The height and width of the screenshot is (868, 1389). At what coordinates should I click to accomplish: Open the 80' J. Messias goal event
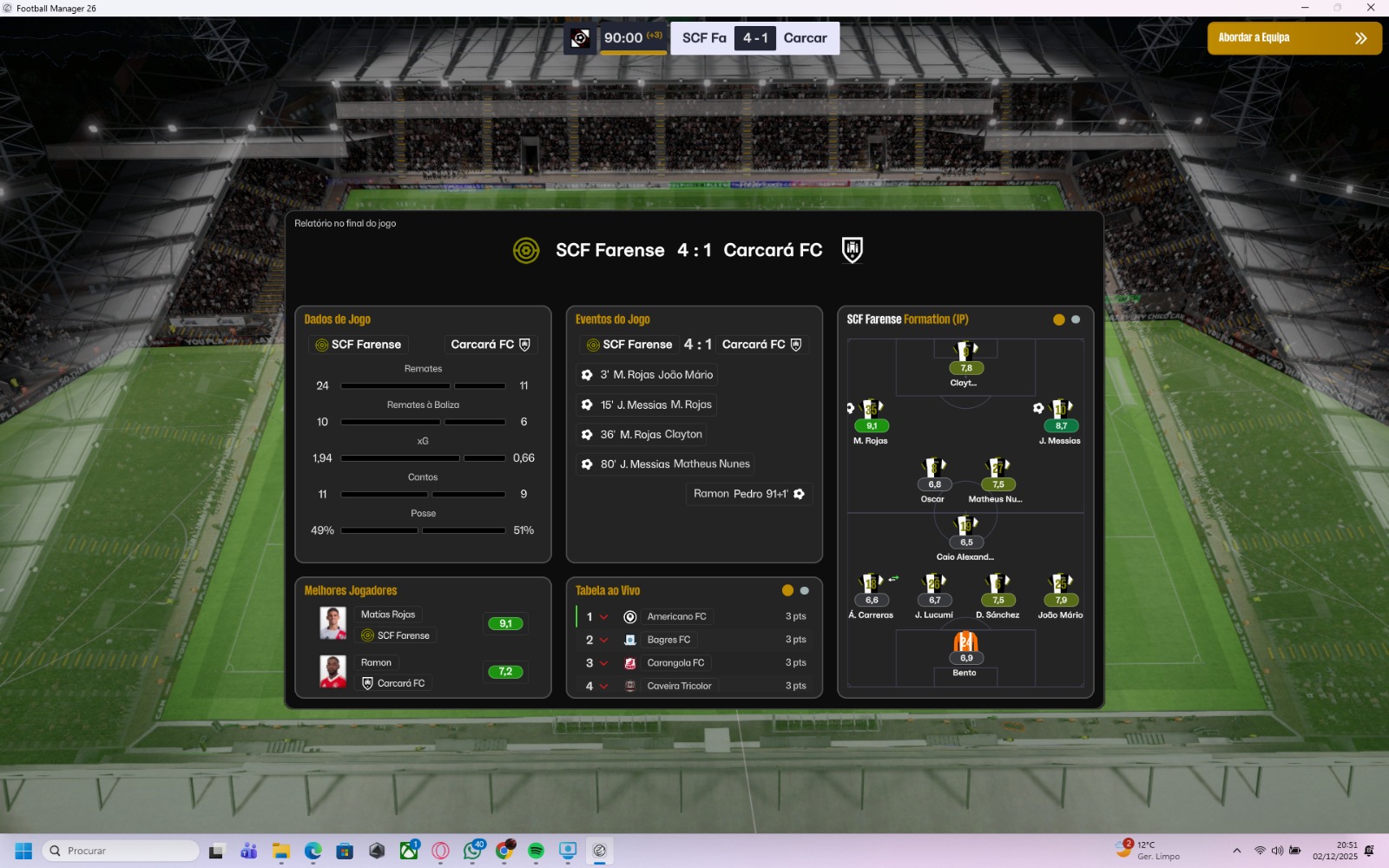tap(675, 464)
